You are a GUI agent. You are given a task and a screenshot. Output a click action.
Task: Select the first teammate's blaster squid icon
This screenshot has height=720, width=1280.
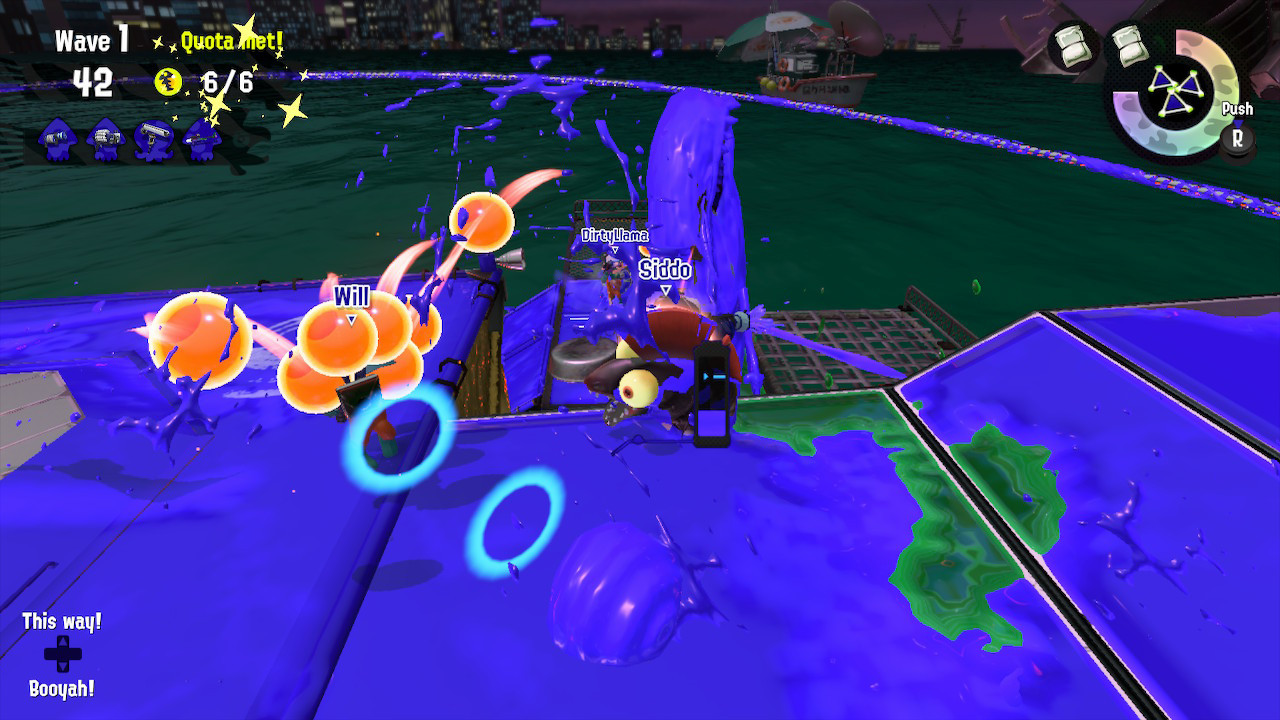click(55, 140)
